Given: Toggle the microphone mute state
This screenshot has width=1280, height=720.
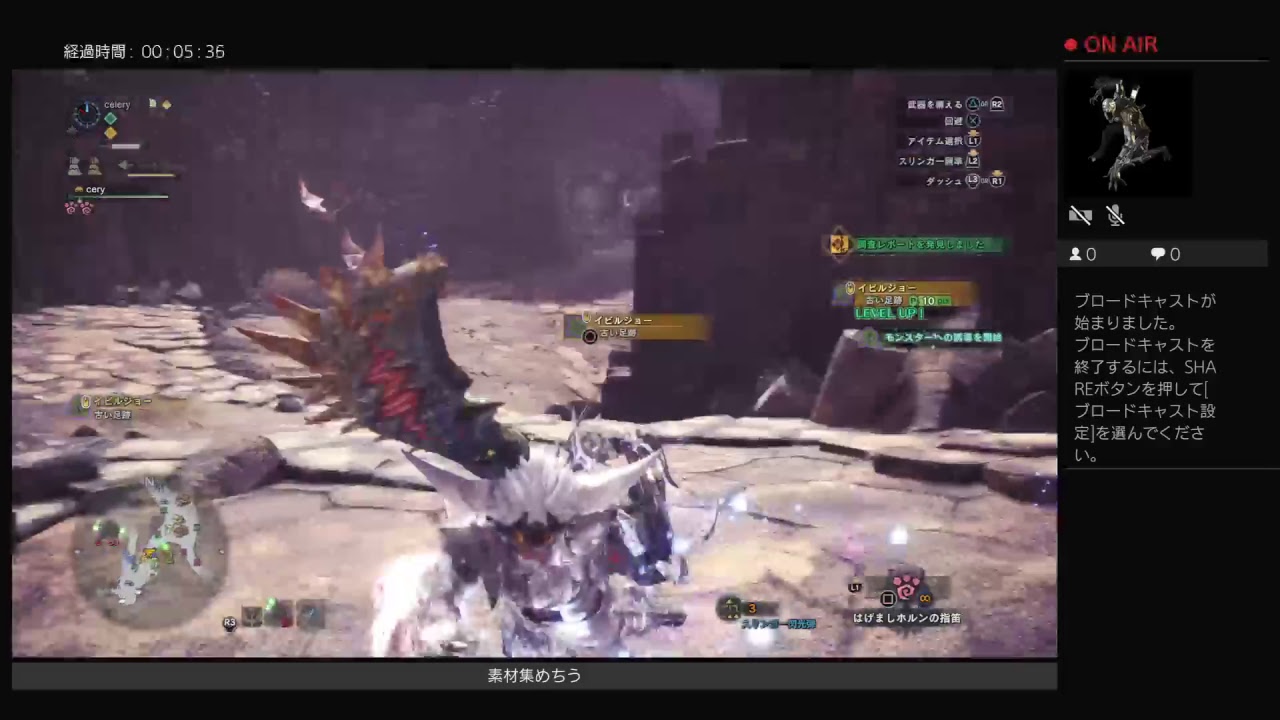Looking at the screenshot, I should pyautogui.click(x=1116, y=215).
